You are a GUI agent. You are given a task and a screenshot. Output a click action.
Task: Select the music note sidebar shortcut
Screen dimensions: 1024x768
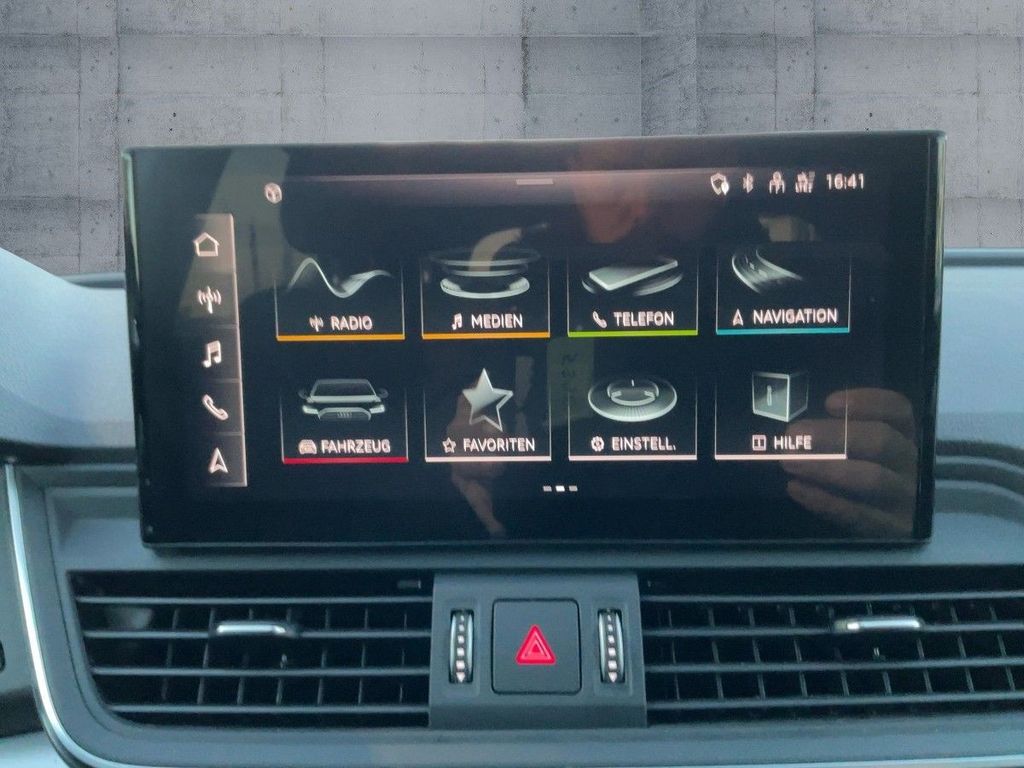(212, 353)
